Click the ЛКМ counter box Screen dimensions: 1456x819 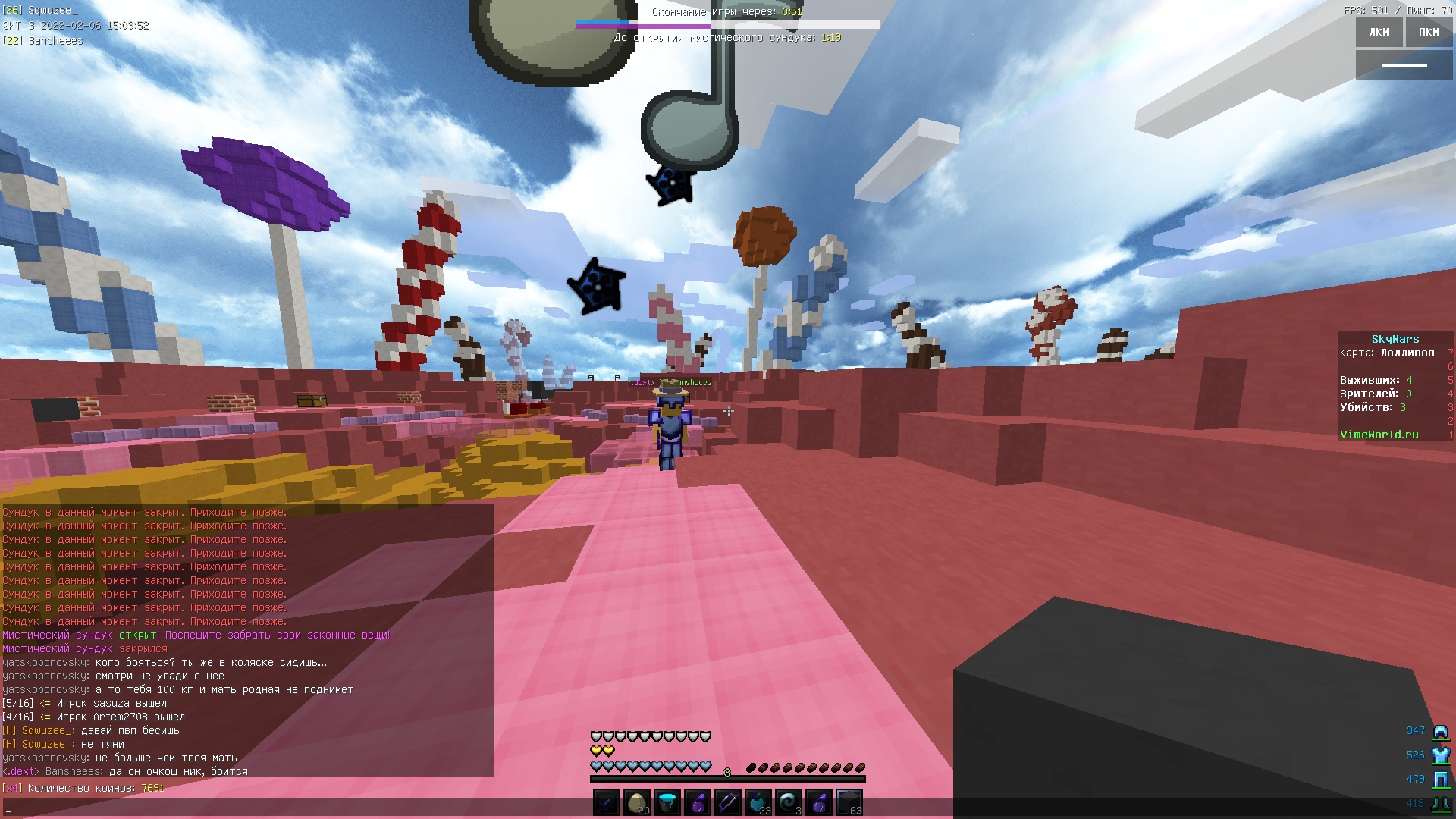(1378, 32)
